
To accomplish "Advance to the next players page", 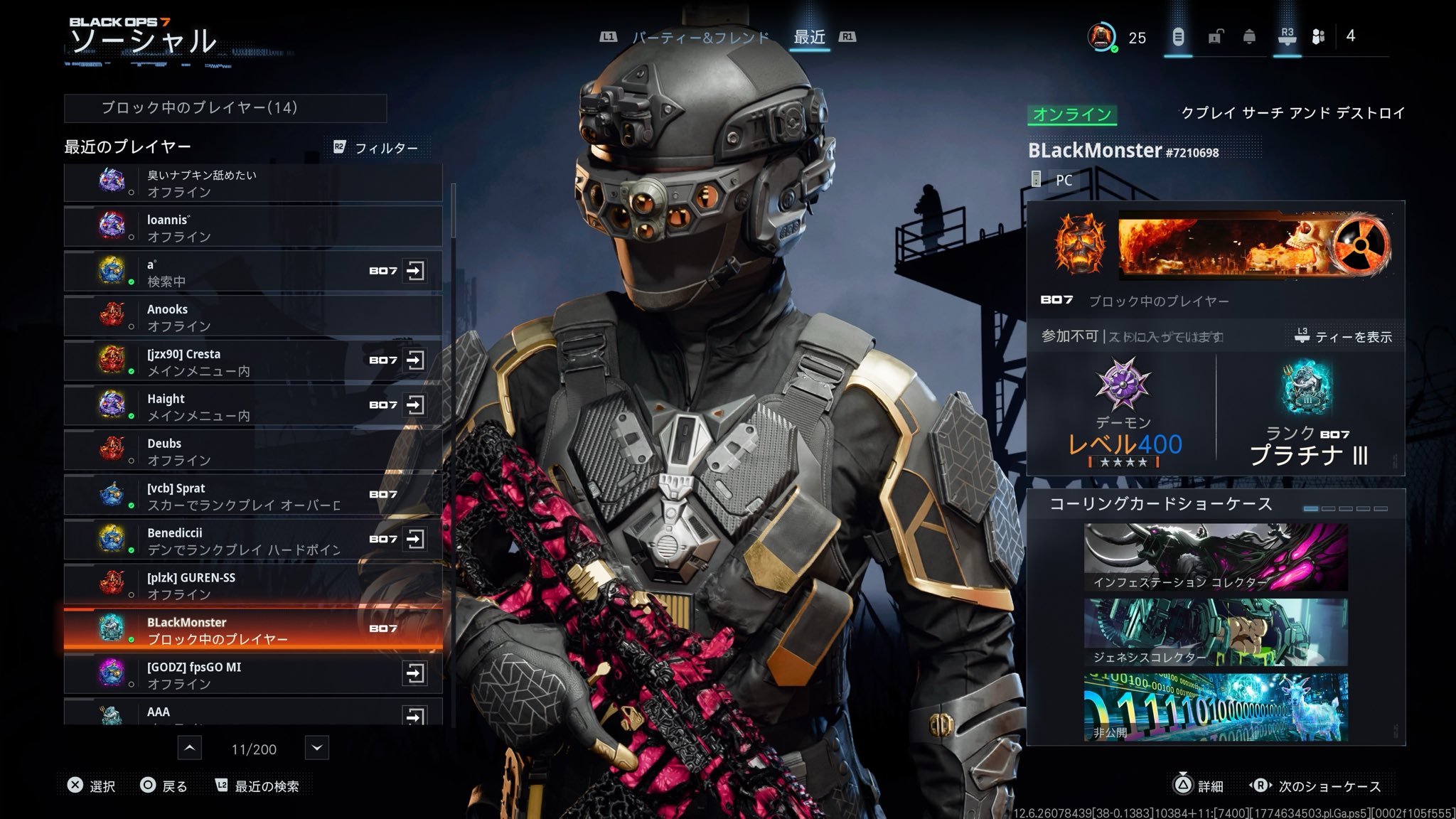I will click(317, 748).
